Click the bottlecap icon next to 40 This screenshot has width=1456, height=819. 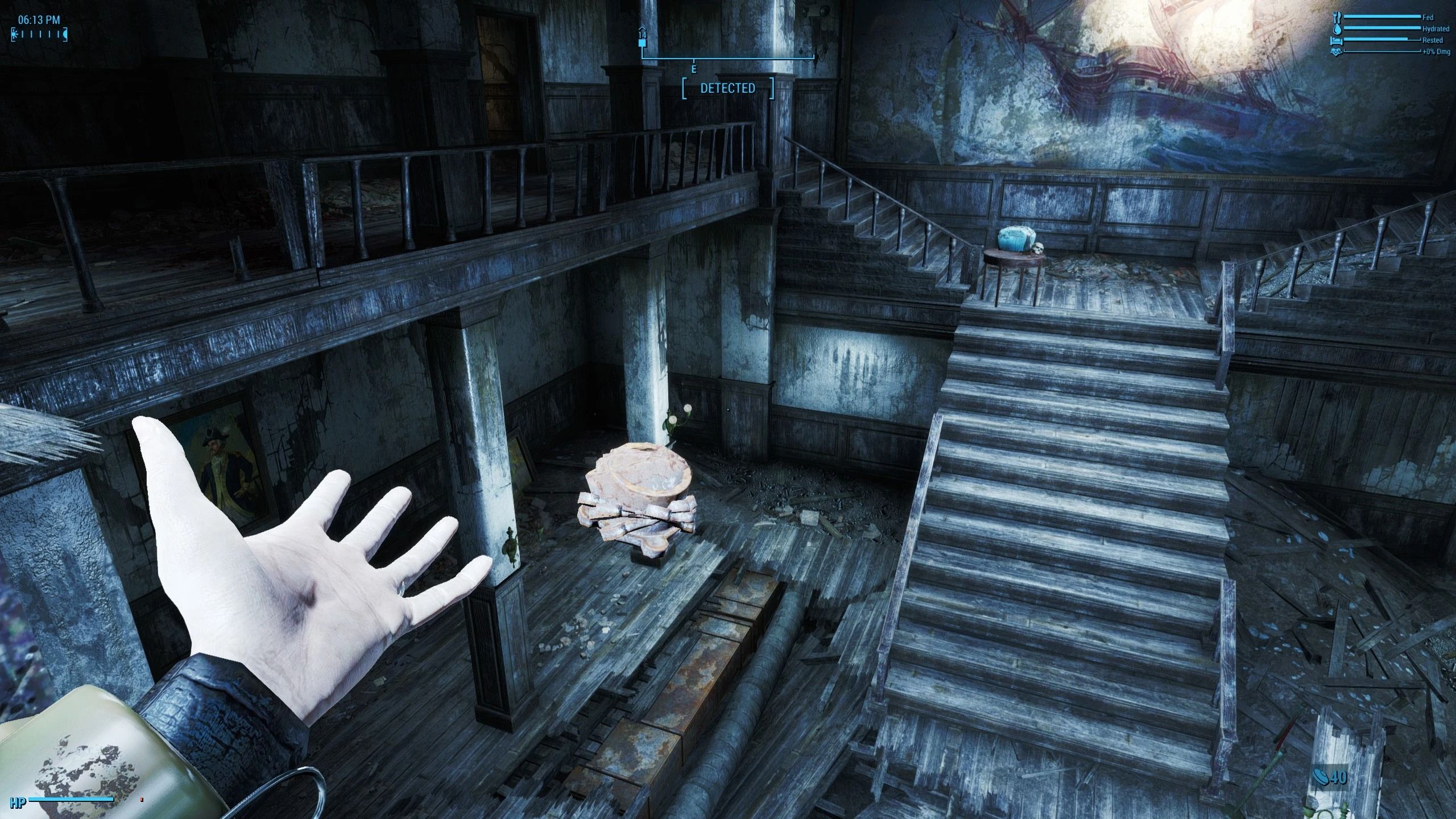tap(1321, 777)
